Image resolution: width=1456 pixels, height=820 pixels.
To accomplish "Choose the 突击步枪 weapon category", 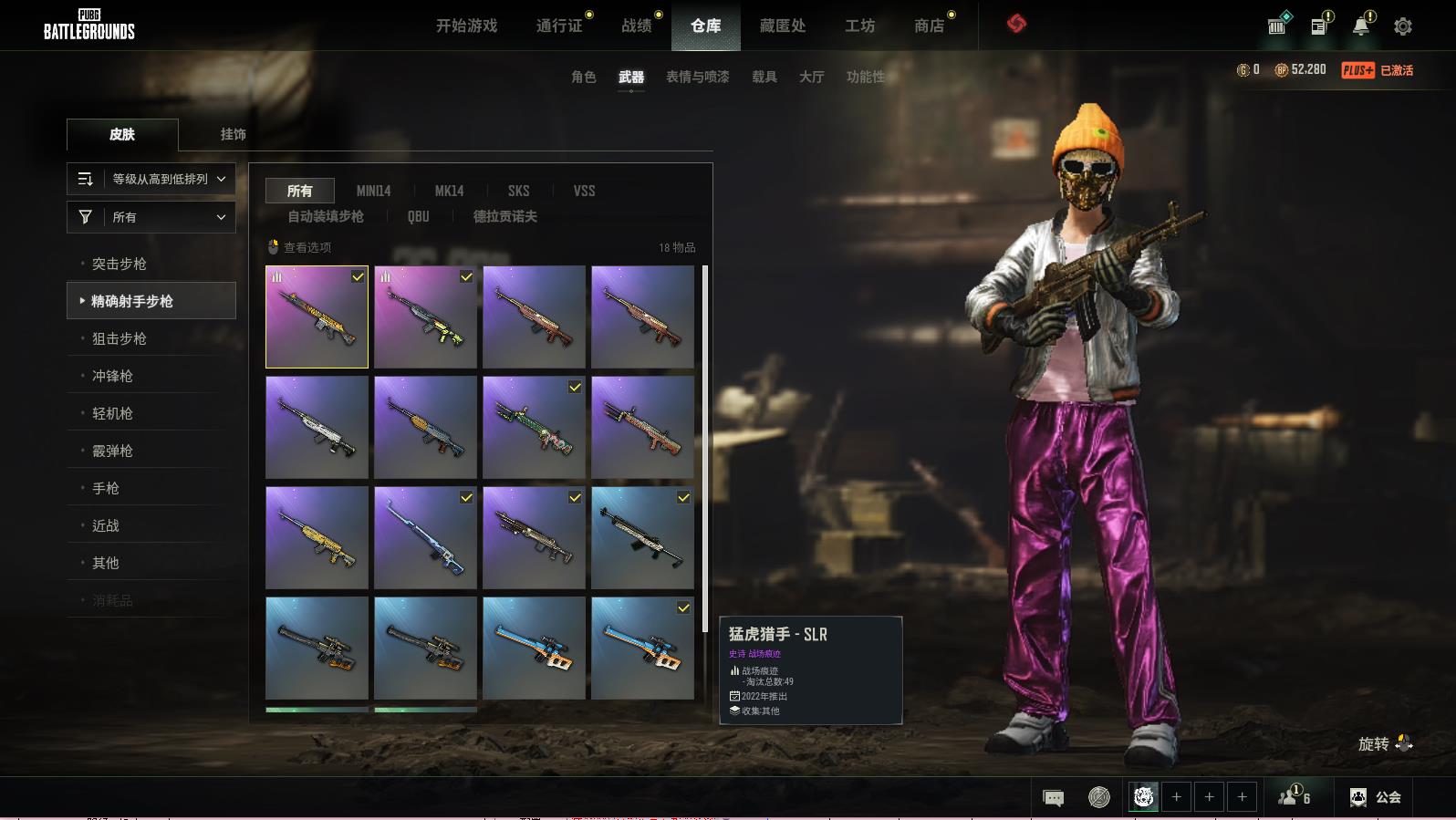I will click(120, 264).
